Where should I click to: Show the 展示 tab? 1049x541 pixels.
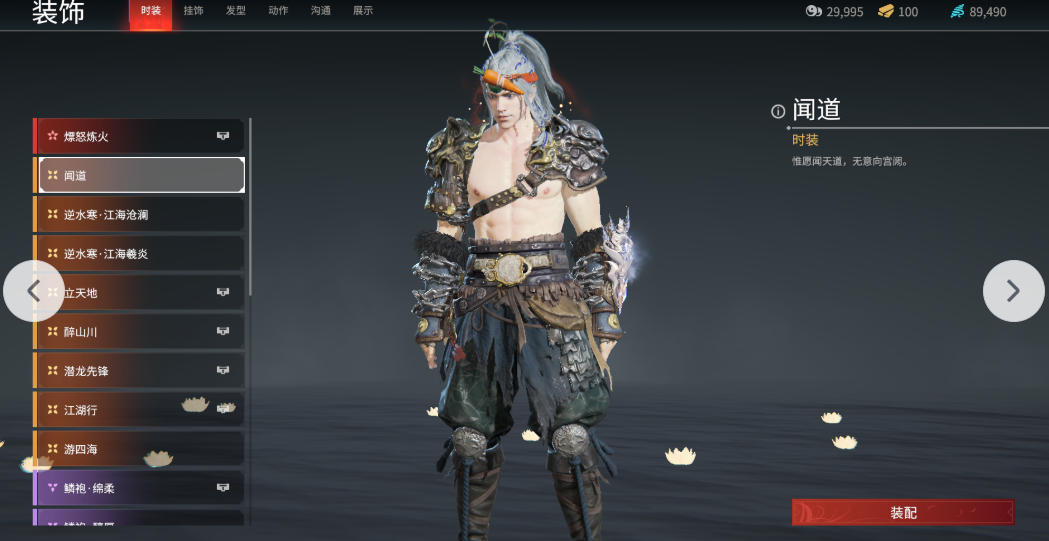[x=363, y=11]
